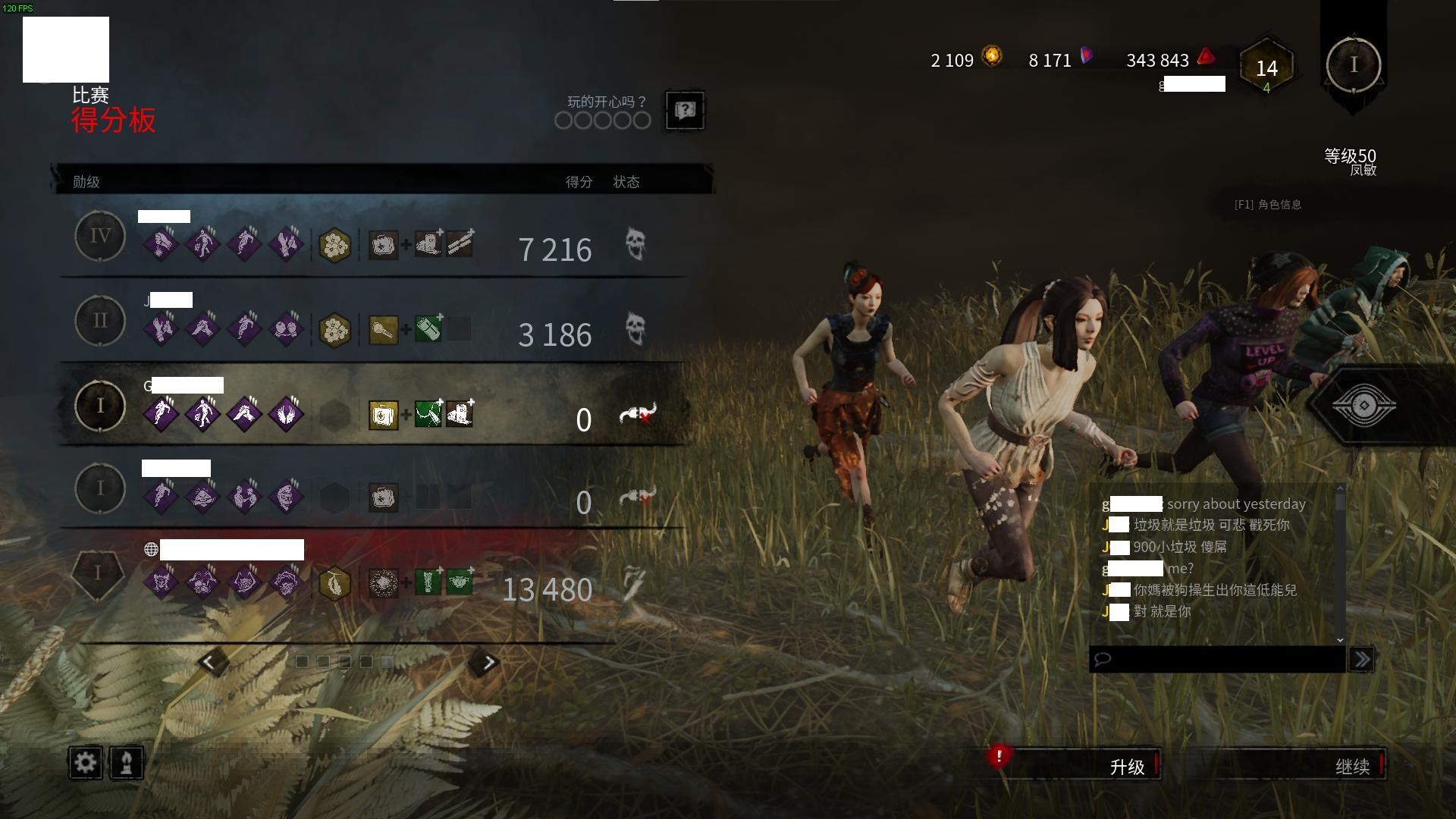Click the report candle icon beside settings
The width and height of the screenshot is (1456, 819).
point(127,764)
